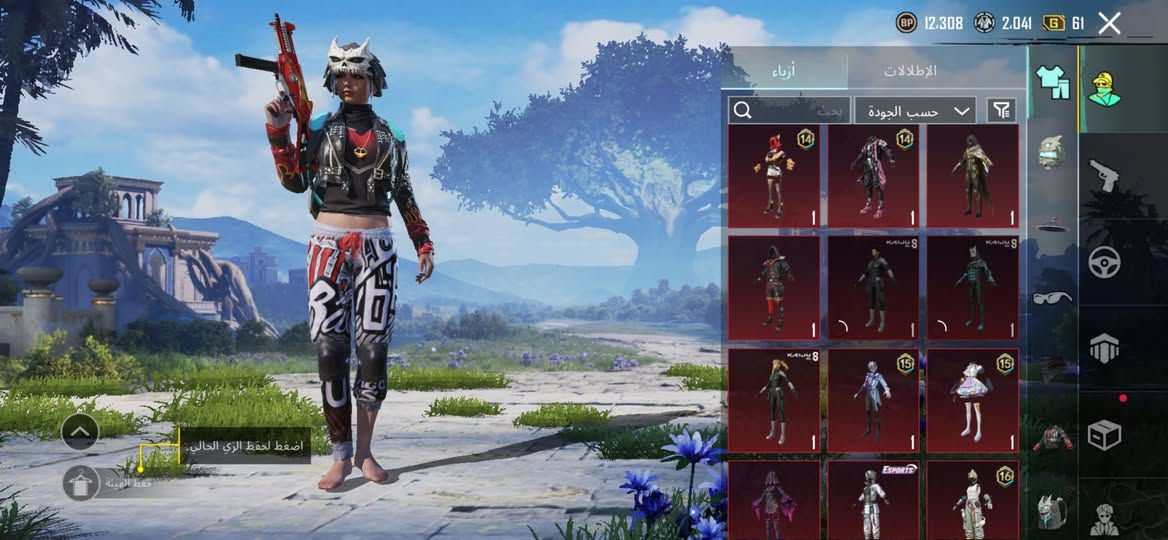Image resolution: width=1168 pixels, height=540 pixels.
Task: Save current outfit with the hanger button
Action: pos(80,483)
